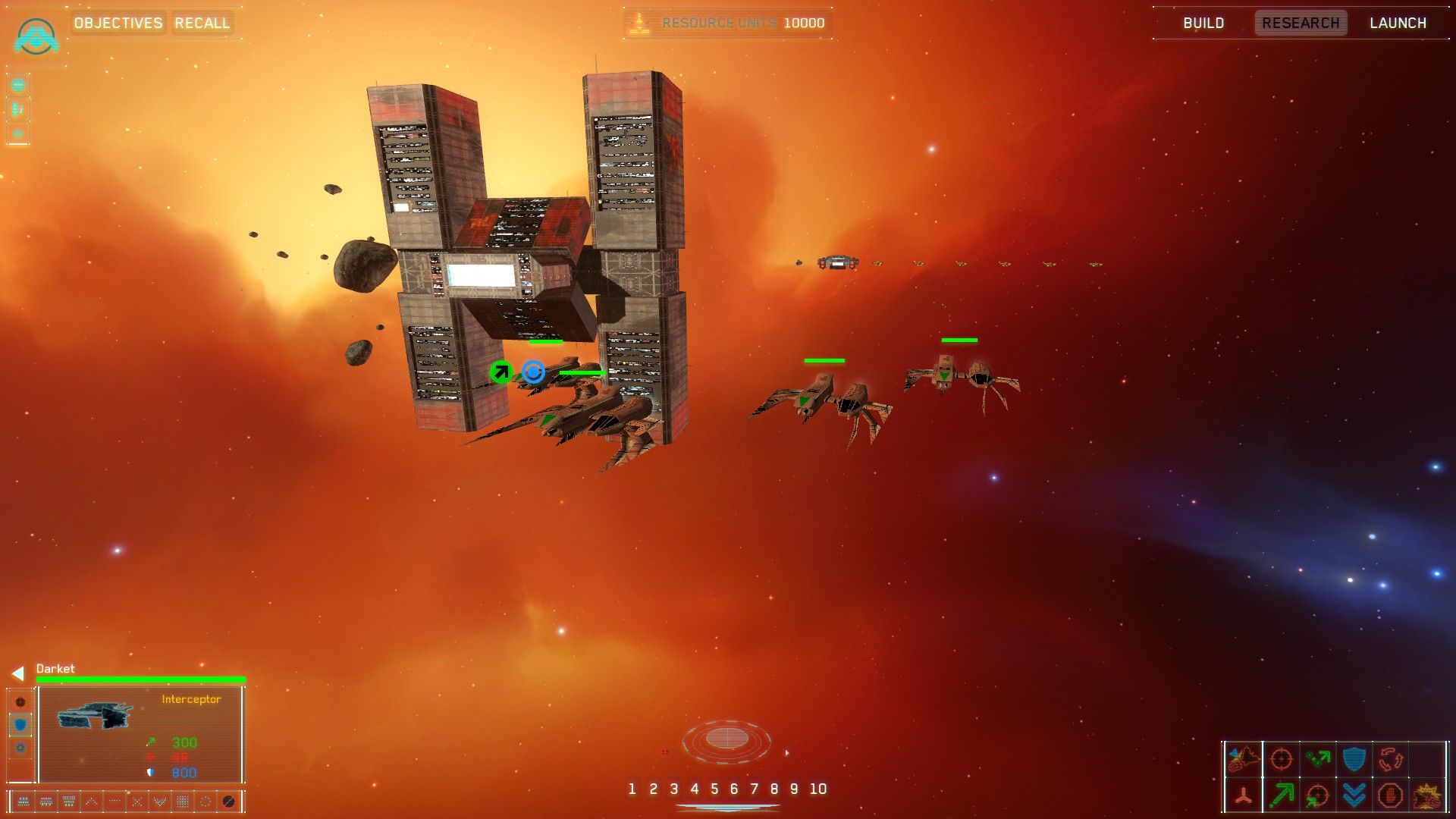Click the sensors manager disc
This screenshot has width=1456, height=819.
(x=726, y=739)
